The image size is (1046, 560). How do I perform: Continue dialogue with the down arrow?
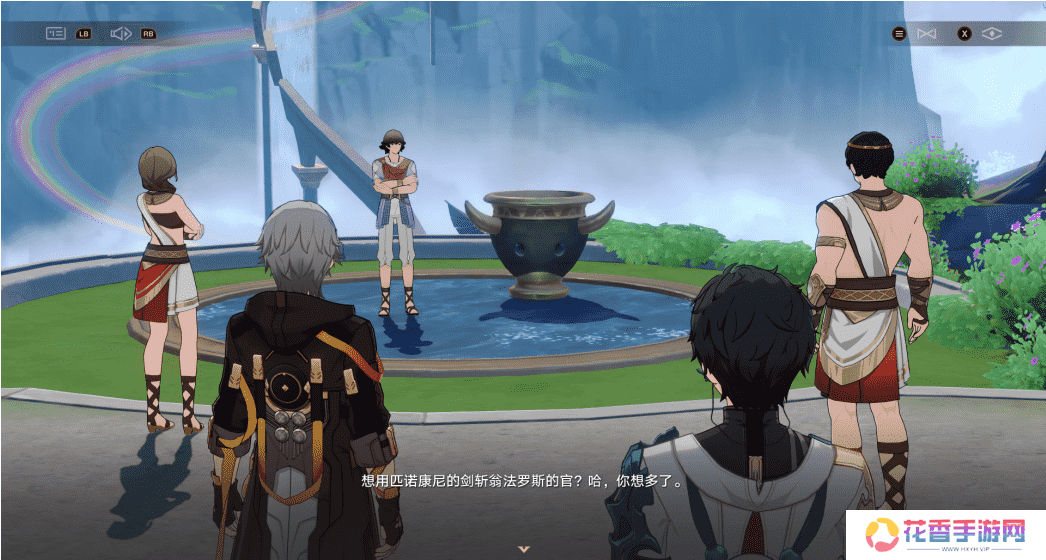[x=523, y=548]
